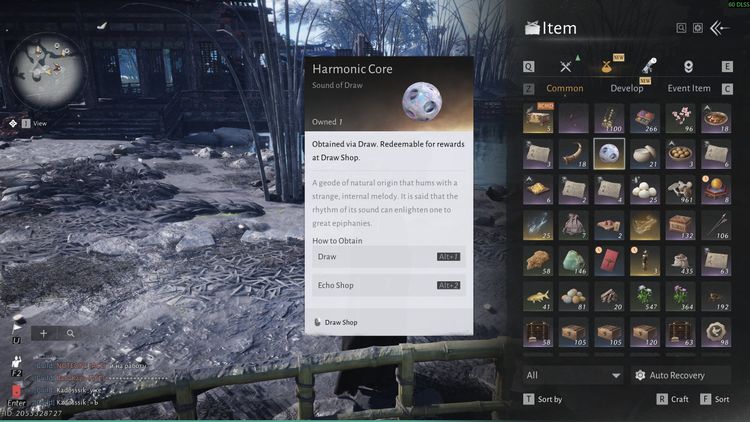Open chat search magnifier button
750x422 pixels.
[x=71, y=333]
